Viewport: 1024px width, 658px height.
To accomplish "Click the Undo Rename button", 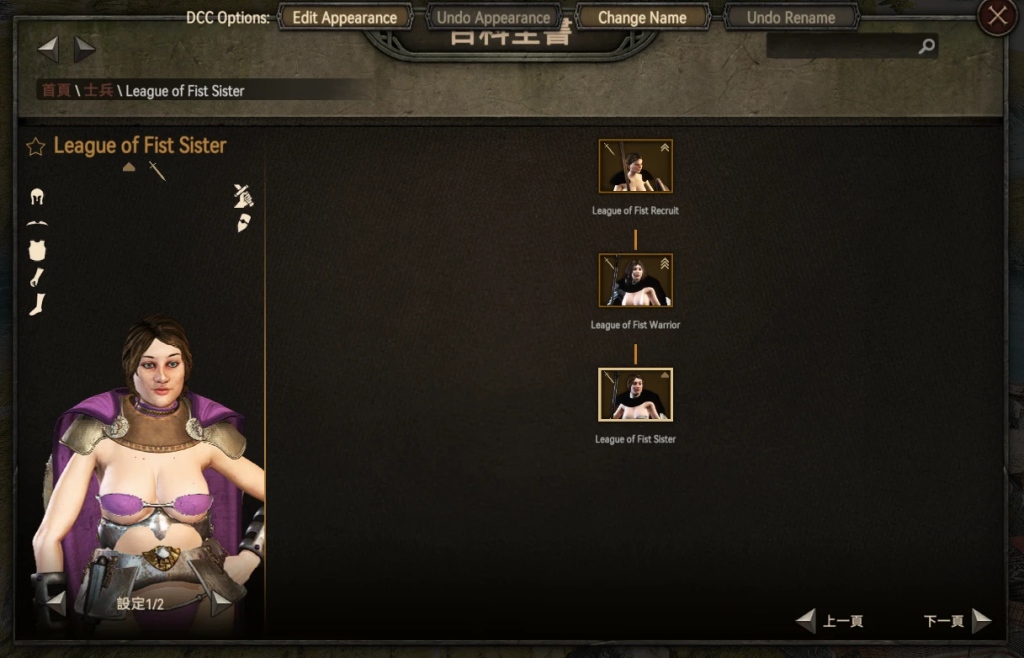I will click(x=790, y=18).
